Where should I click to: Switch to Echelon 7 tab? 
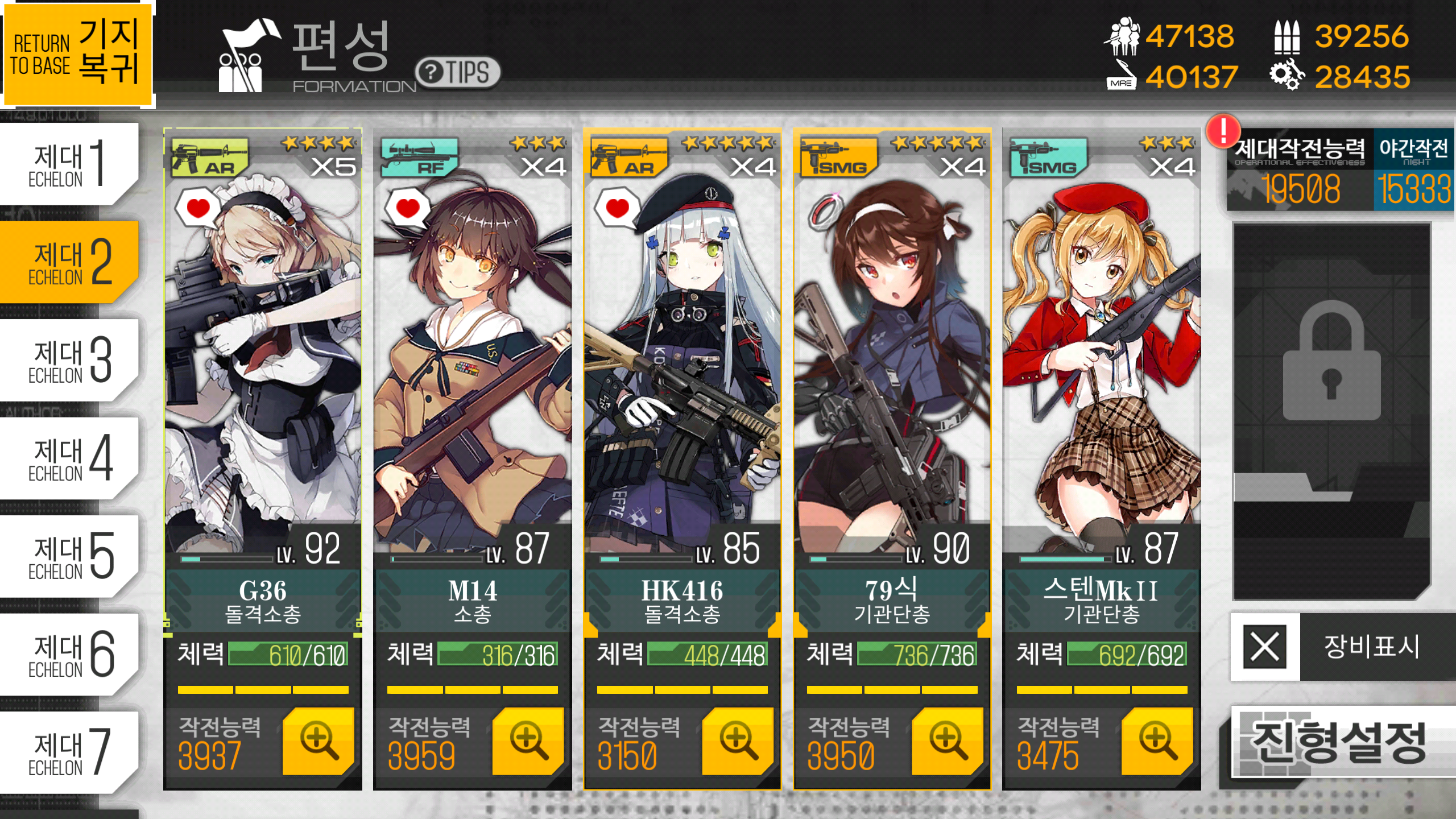click(68, 752)
